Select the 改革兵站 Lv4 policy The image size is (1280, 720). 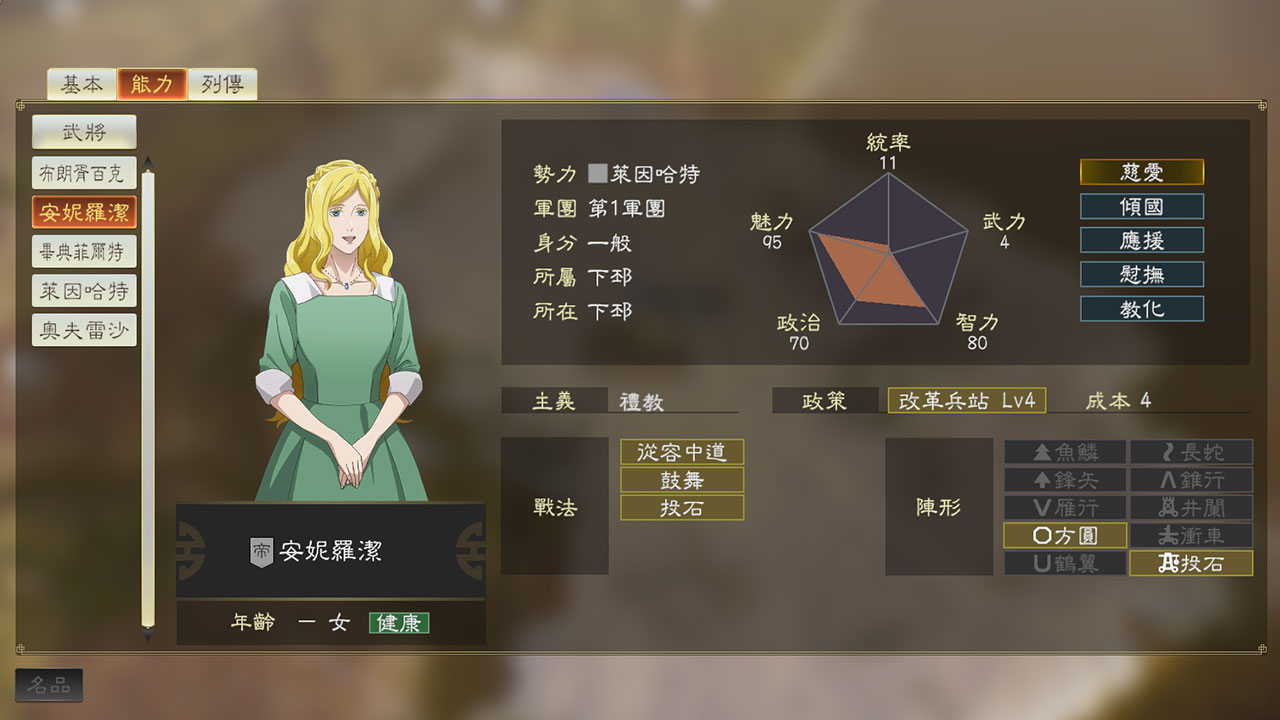tap(966, 401)
